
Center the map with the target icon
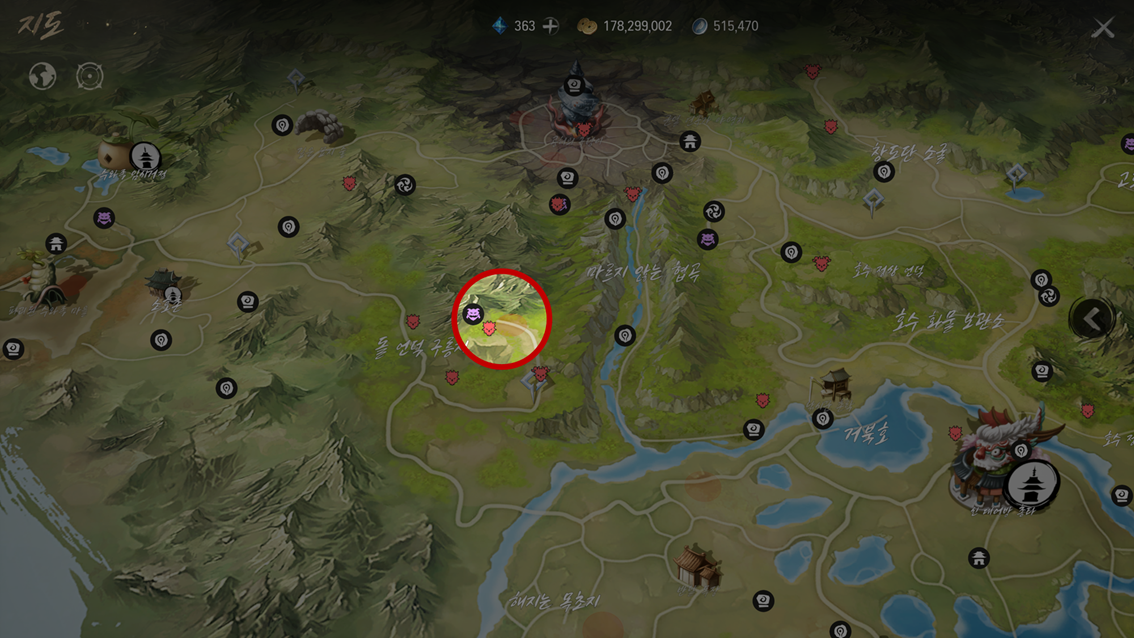point(90,76)
